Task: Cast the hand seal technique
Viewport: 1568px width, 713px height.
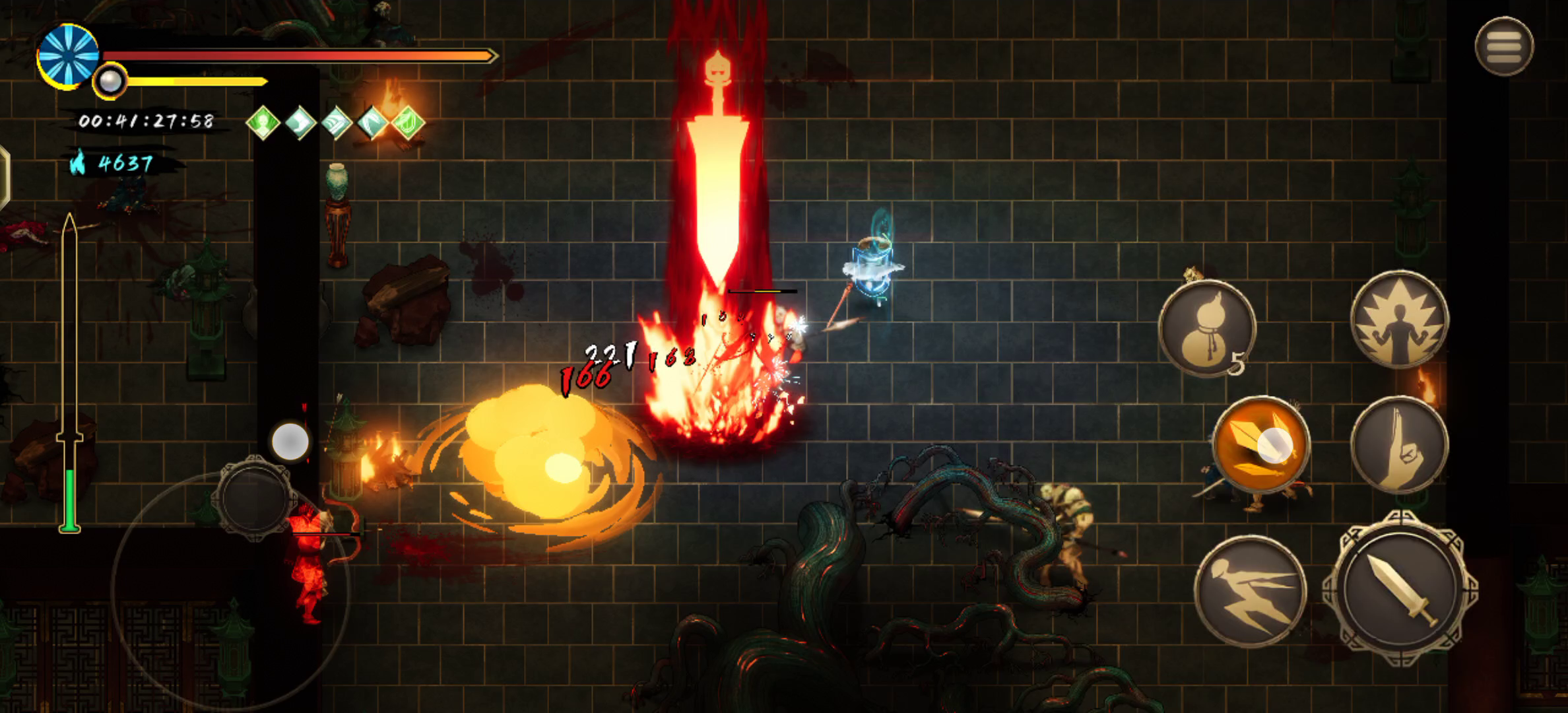Action: 1399,445
